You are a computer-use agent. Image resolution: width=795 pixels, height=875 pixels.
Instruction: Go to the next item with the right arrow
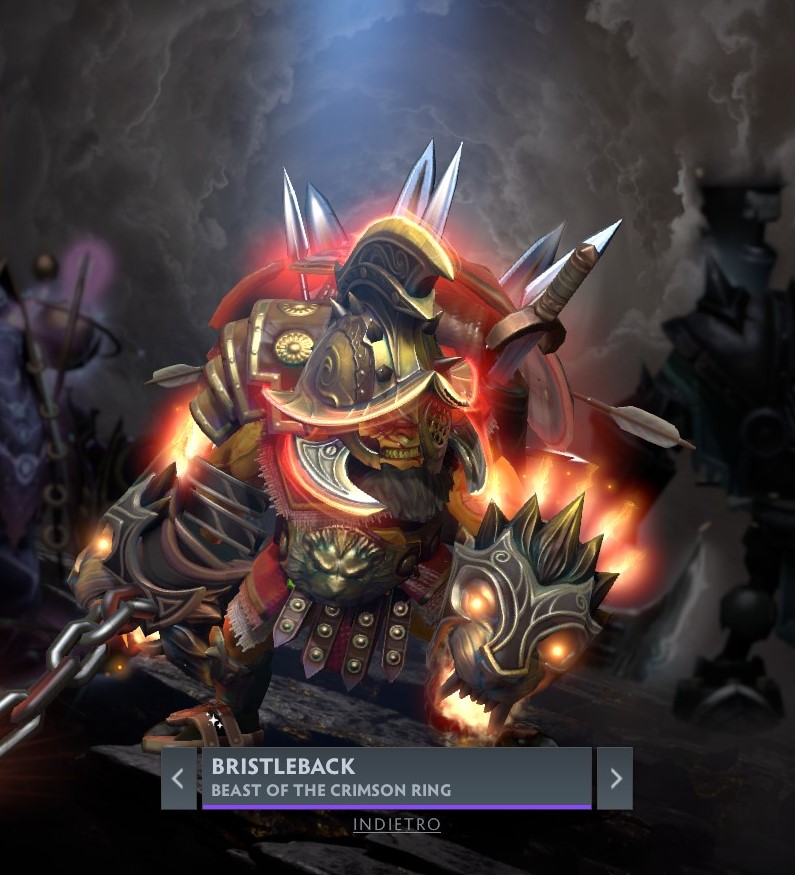point(615,778)
